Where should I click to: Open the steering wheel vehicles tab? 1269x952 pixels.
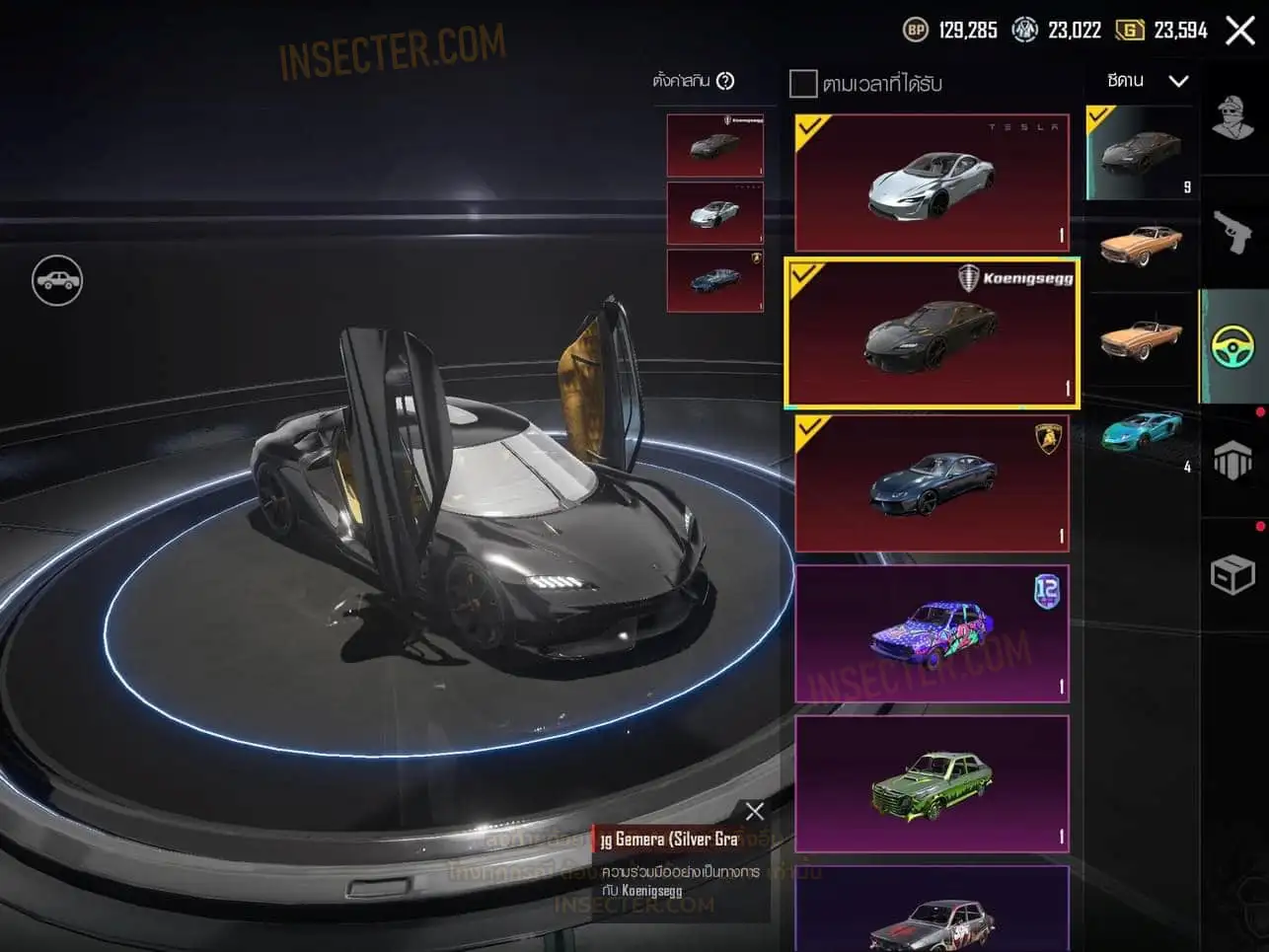pyautogui.click(x=1232, y=346)
